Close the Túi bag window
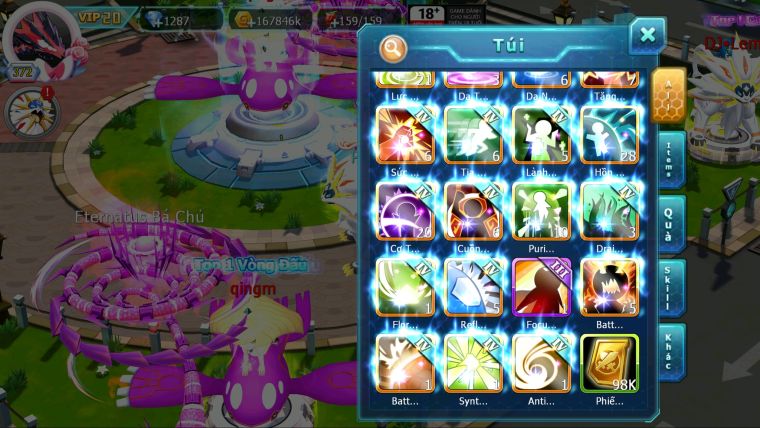This screenshot has width=760, height=428. click(647, 35)
